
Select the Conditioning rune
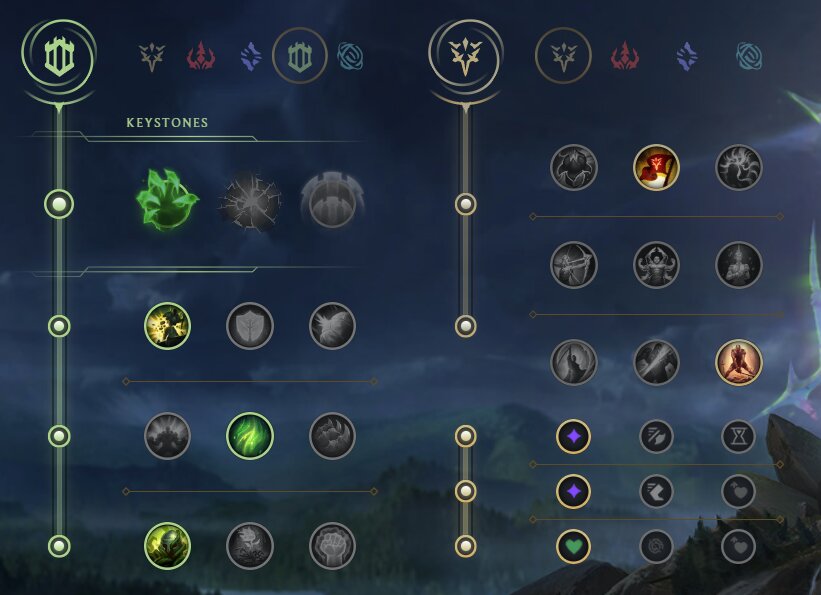coord(167,436)
